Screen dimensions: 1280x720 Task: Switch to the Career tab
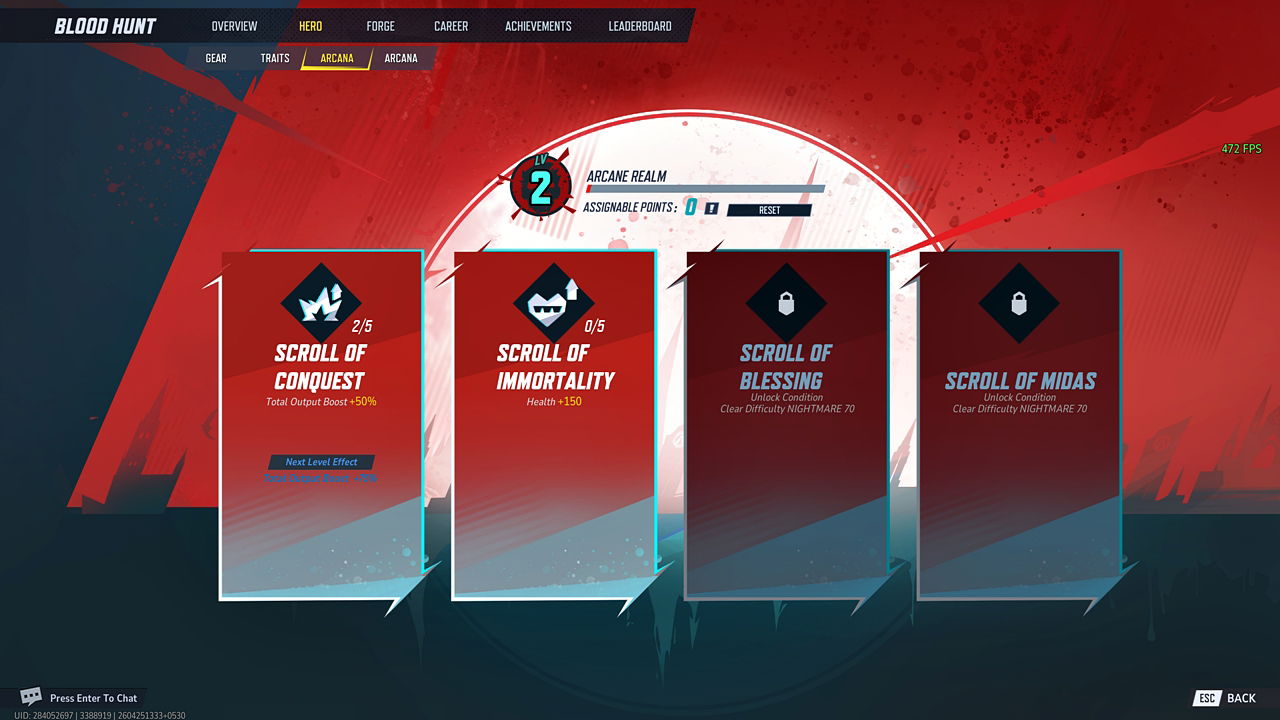[x=450, y=26]
